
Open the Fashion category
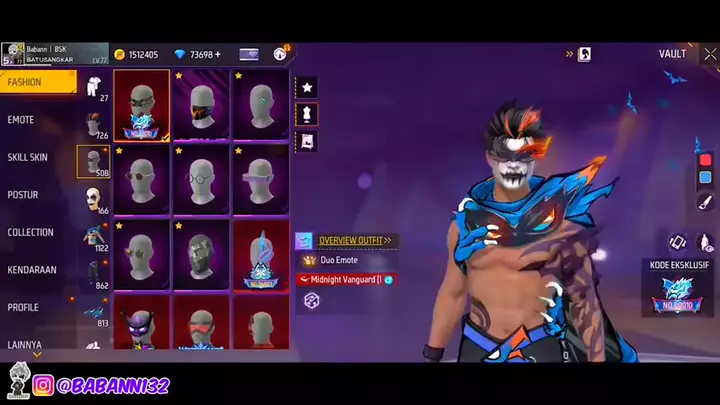point(37,82)
